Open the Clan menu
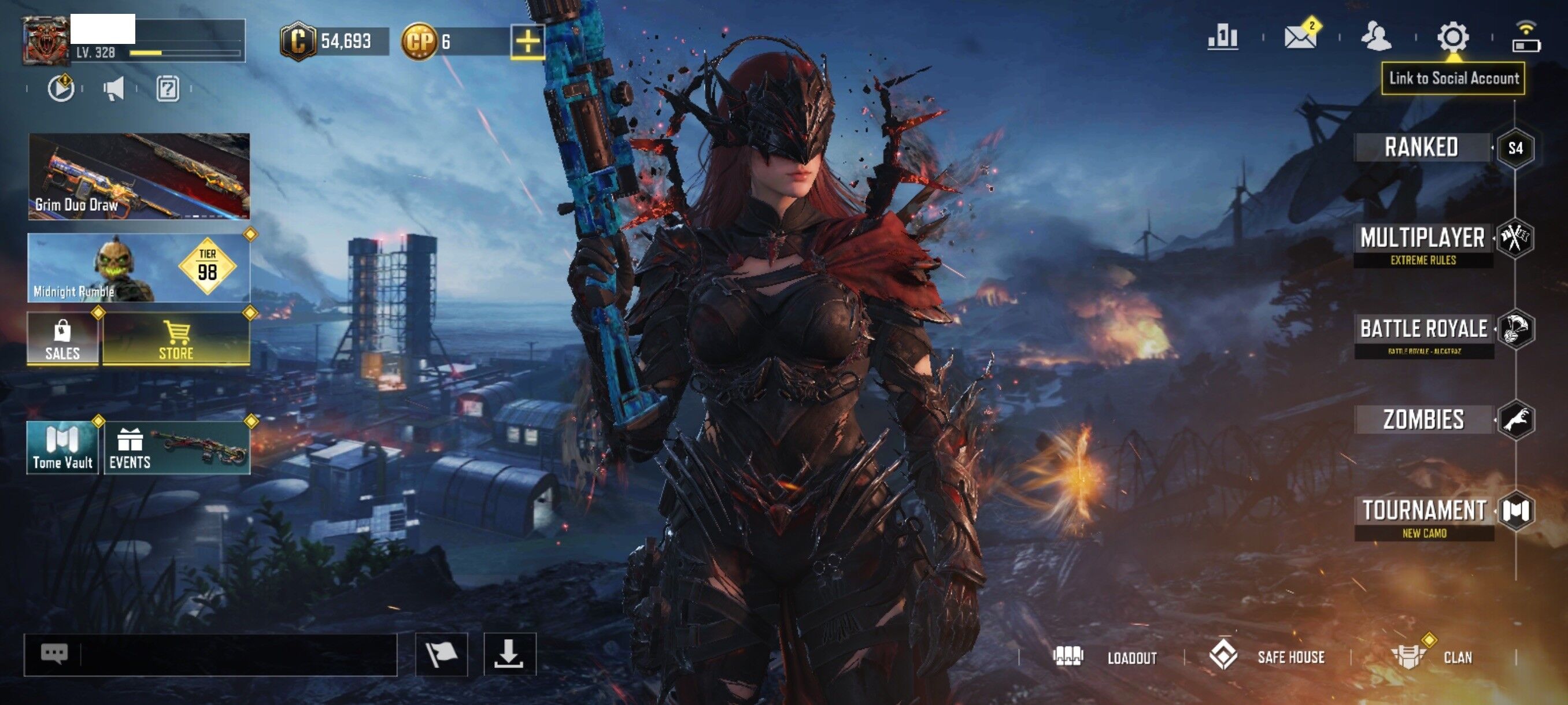 click(1432, 657)
